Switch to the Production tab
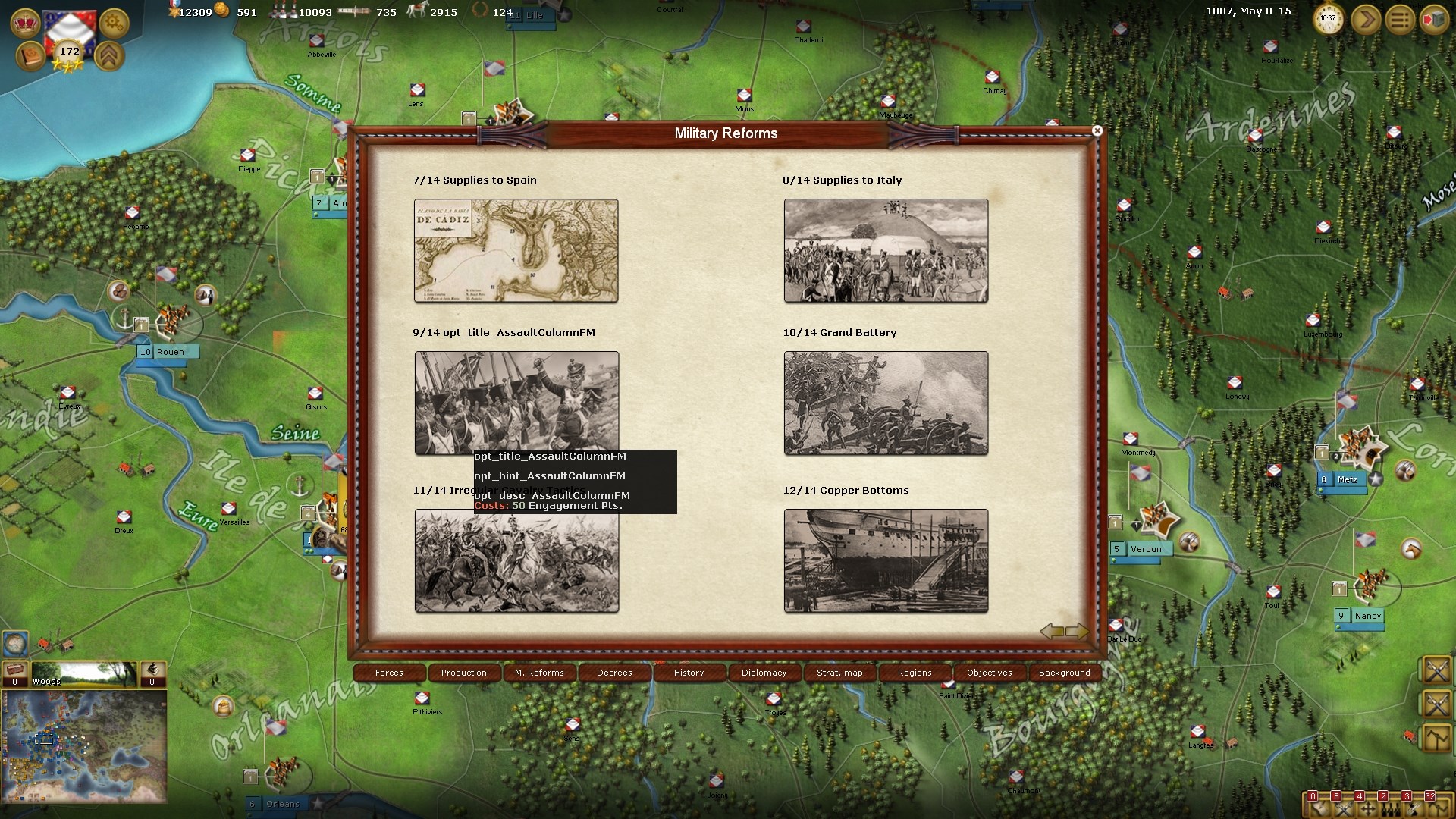The height and width of the screenshot is (819, 1456). click(464, 673)
